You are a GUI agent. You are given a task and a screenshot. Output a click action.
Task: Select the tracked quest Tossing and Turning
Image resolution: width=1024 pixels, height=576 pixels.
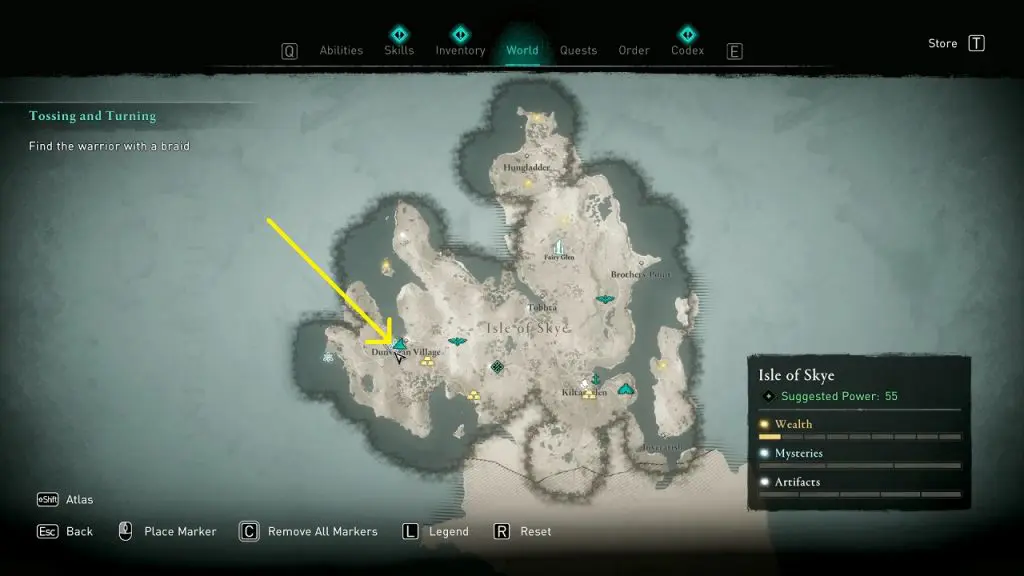pos(92,116)
